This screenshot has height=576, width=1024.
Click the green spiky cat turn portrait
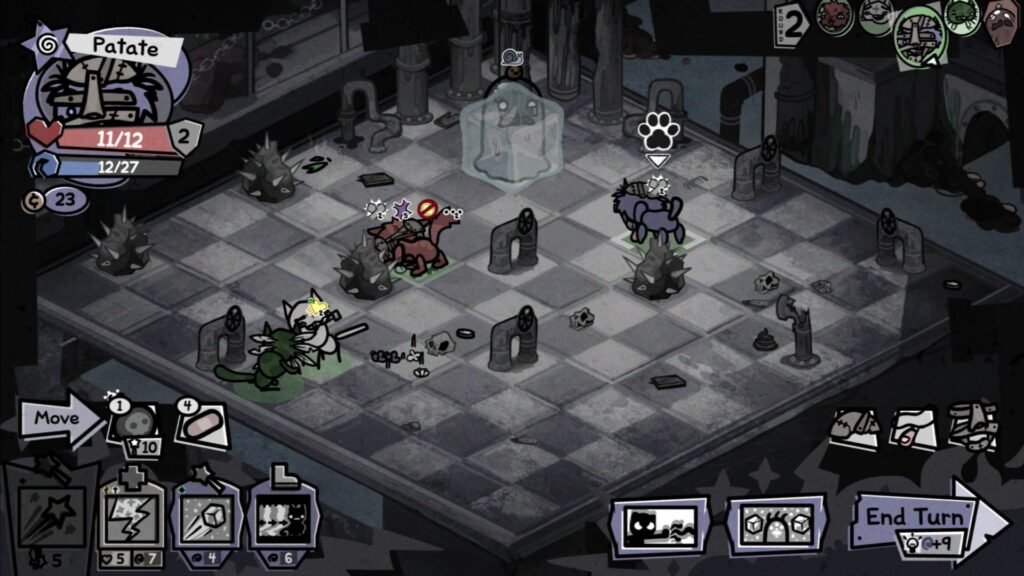click(961, 17)
